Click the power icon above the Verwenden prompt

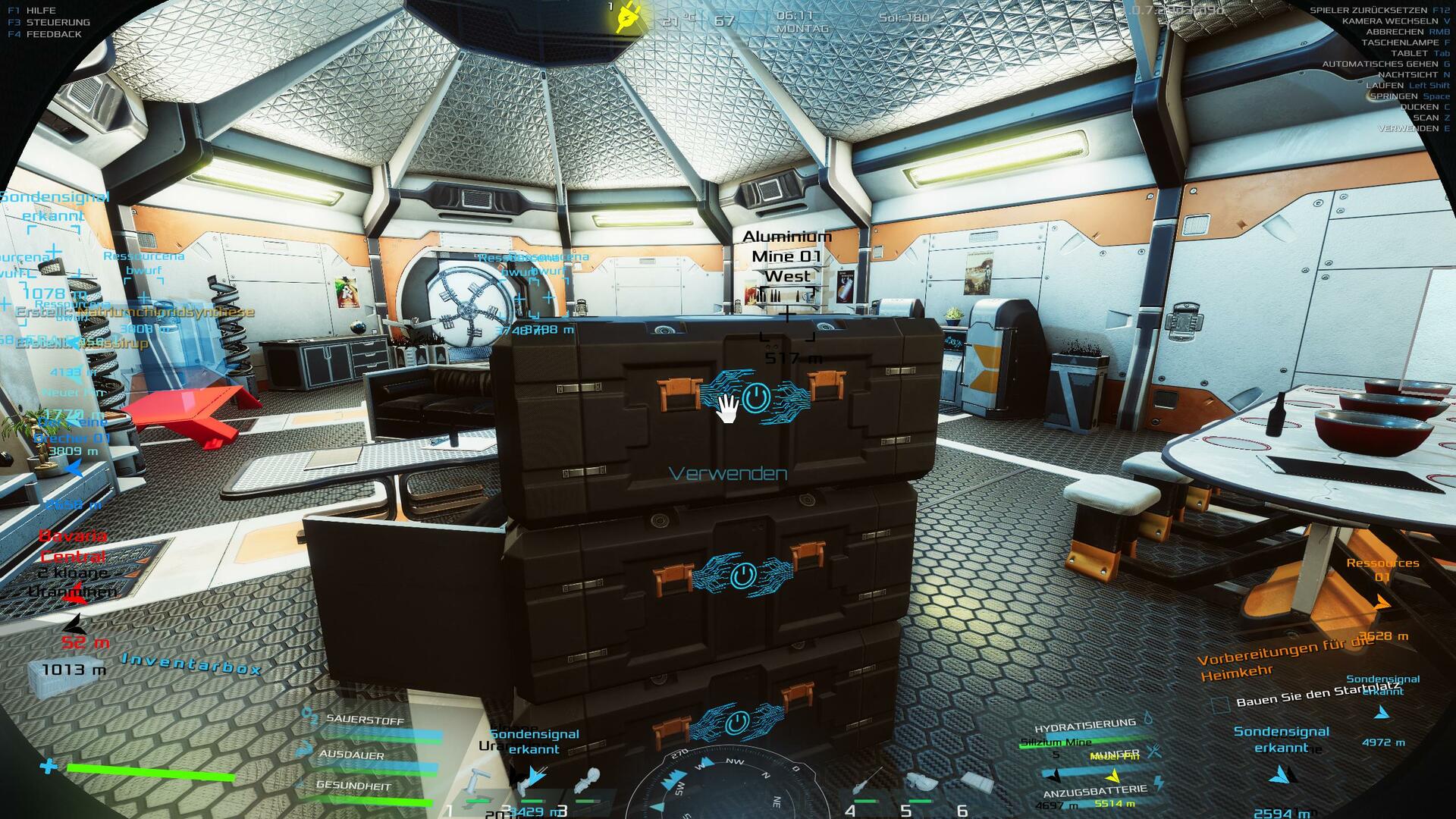[x=755, y=397]
